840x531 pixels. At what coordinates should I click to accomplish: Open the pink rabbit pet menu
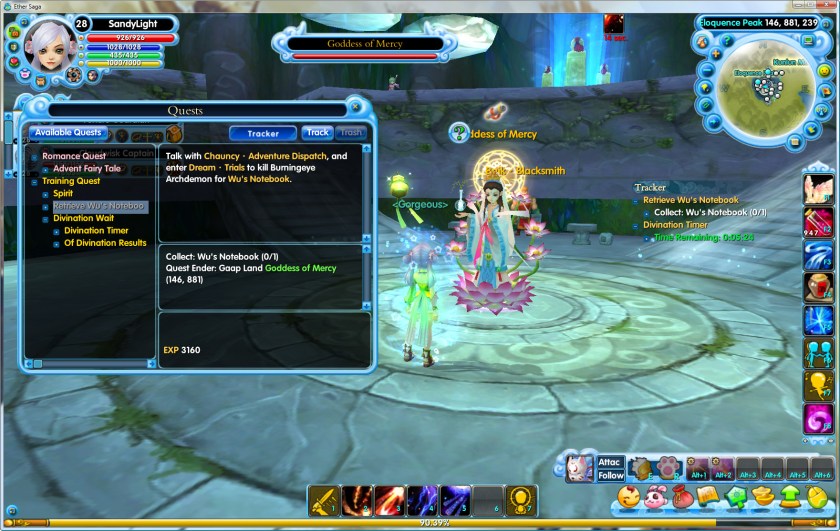pos(657,495)
